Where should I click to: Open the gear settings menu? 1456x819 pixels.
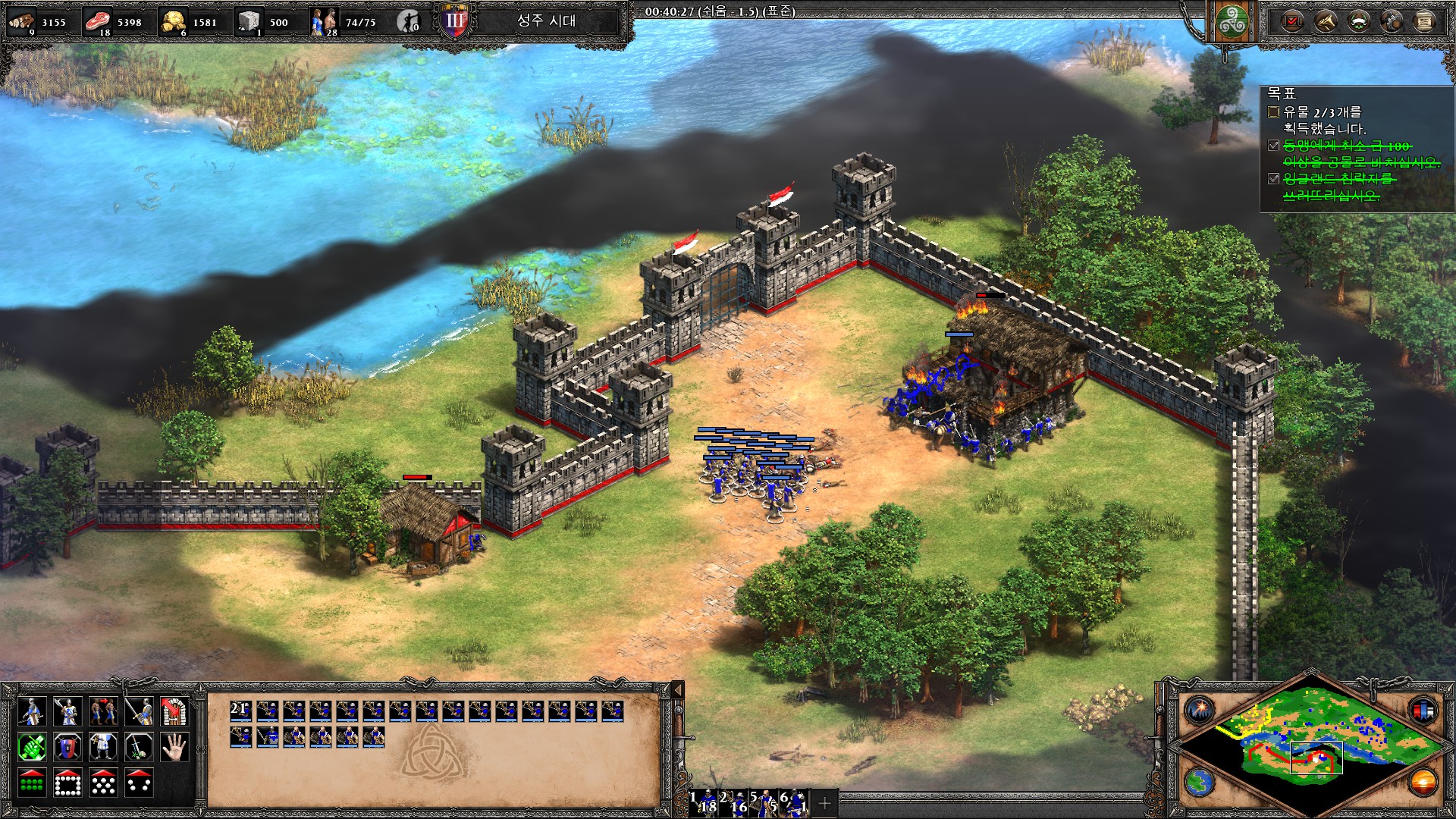(x=1392, y=21)
